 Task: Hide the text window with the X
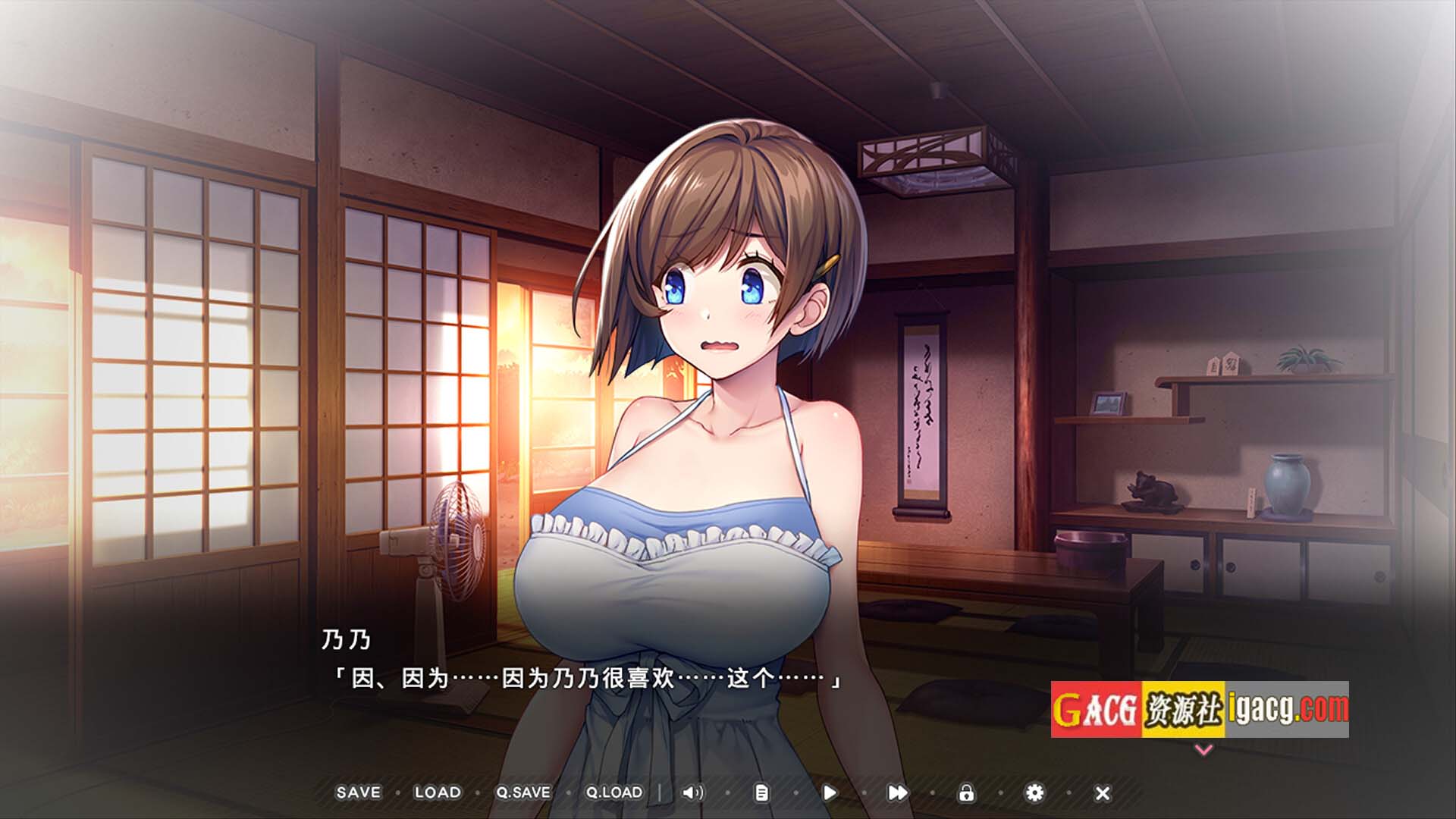pyautogui.click(x=1103, y=793)
